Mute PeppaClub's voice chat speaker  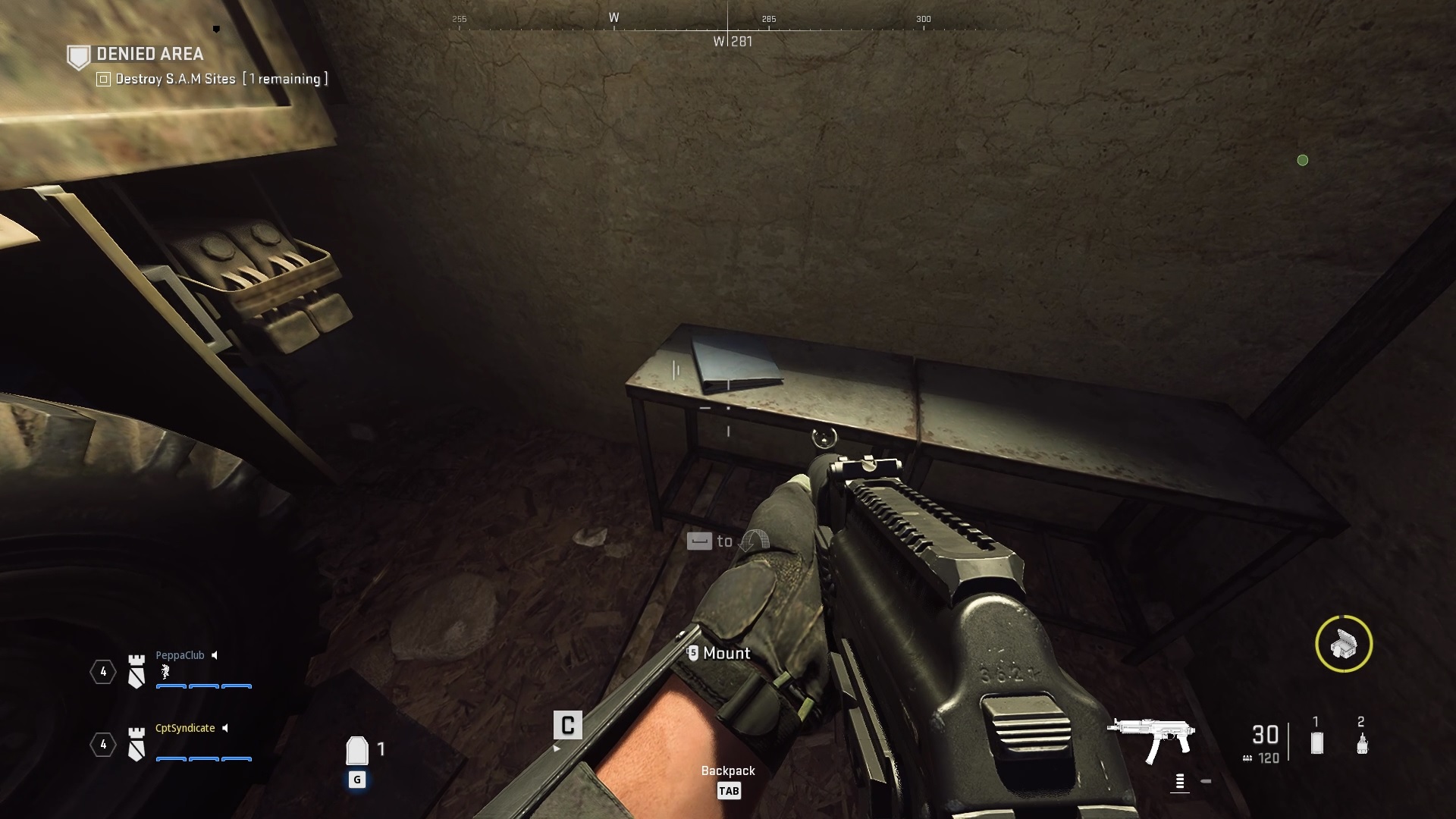[215, 654]
